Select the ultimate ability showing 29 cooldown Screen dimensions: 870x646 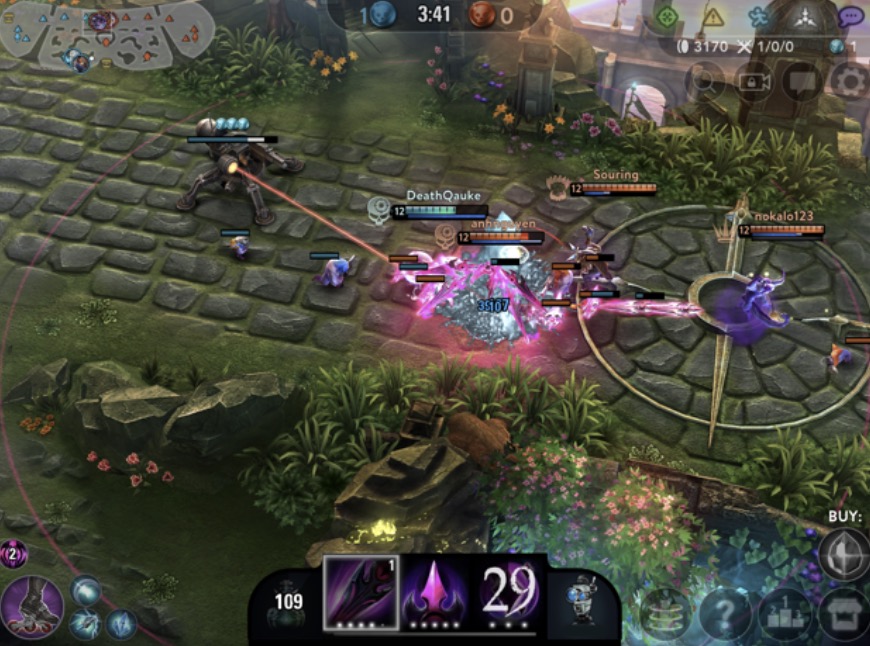pyautogui.click(x=511, y=592)
